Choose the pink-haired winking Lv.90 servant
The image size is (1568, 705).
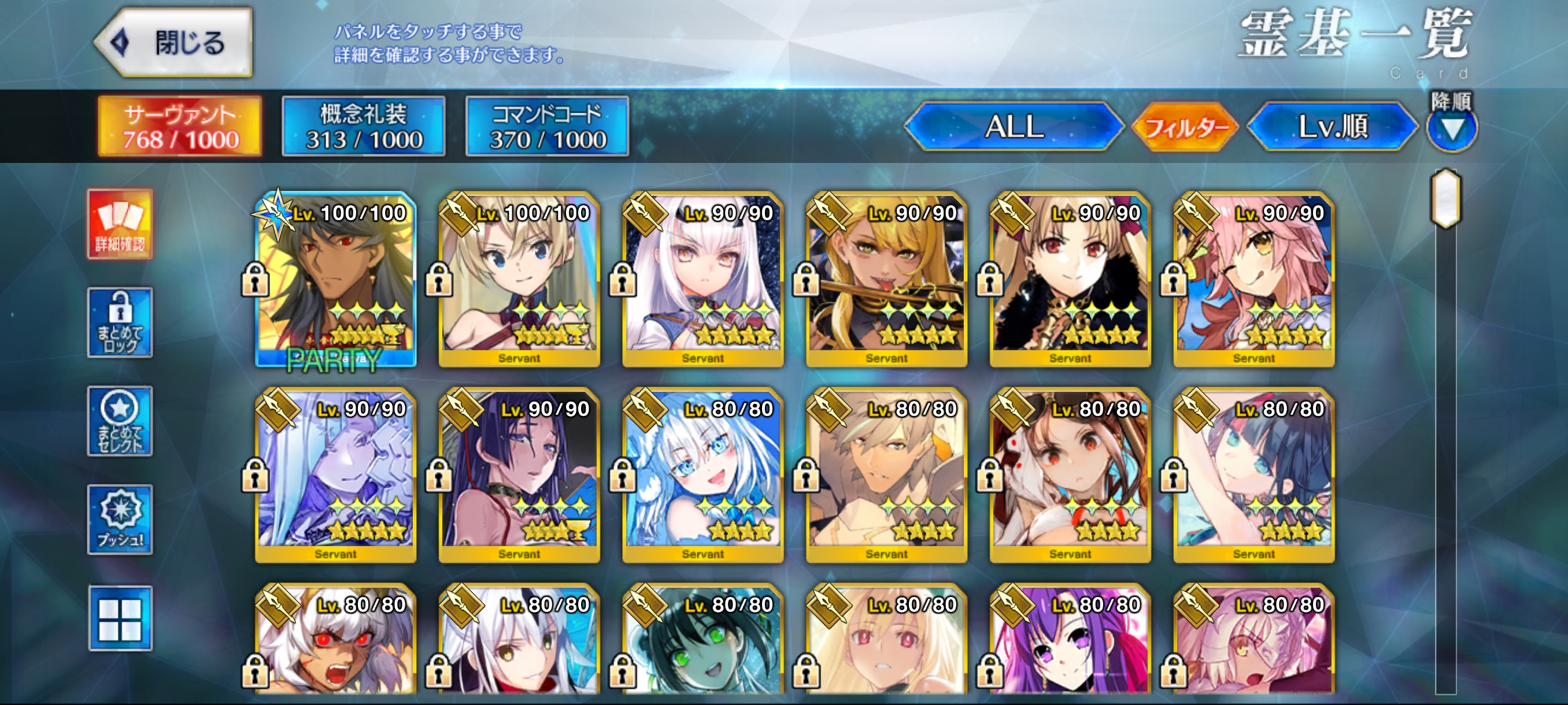(x=1254, y=280)
